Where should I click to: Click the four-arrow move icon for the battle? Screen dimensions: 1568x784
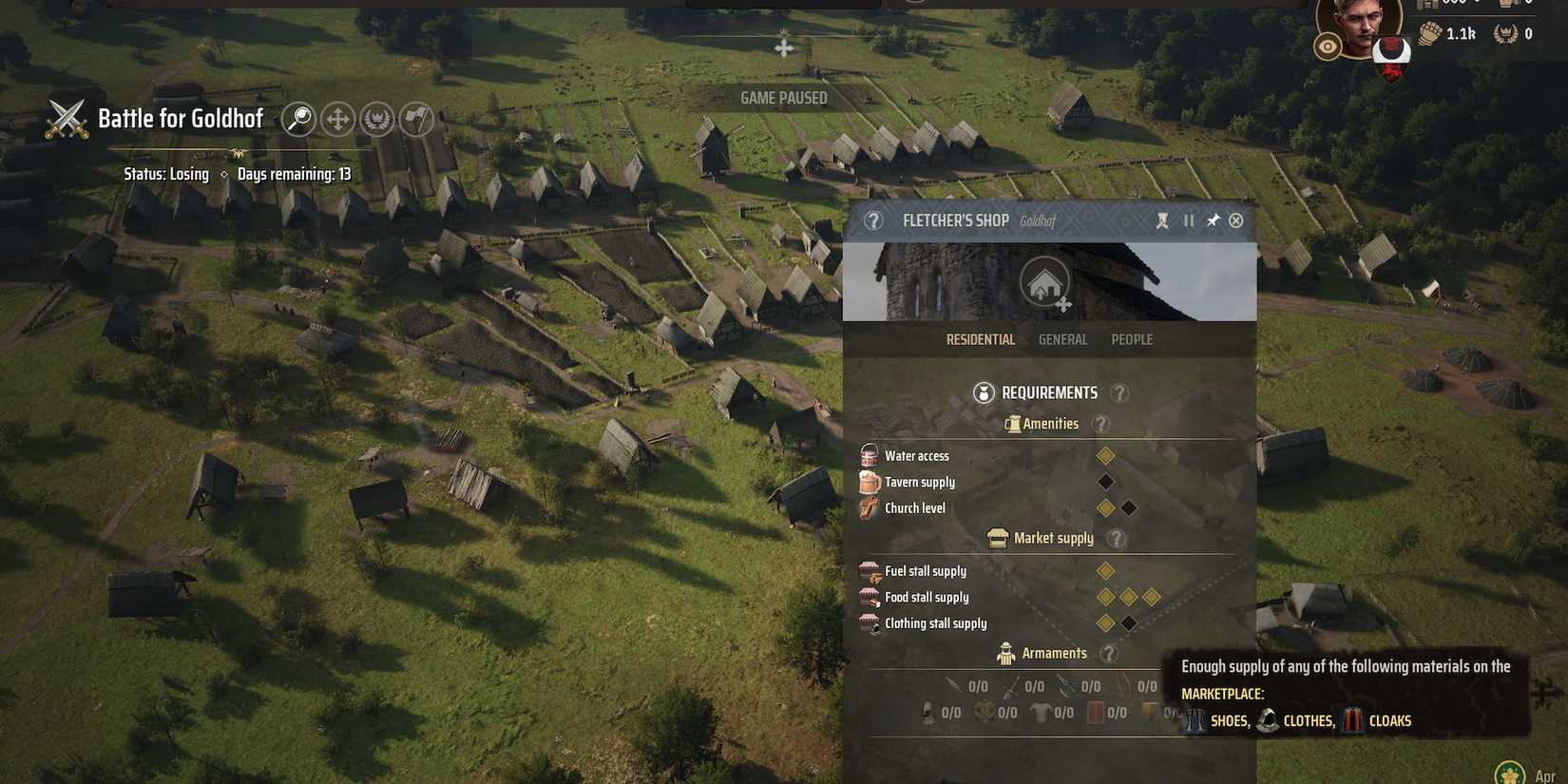(337, 119)
